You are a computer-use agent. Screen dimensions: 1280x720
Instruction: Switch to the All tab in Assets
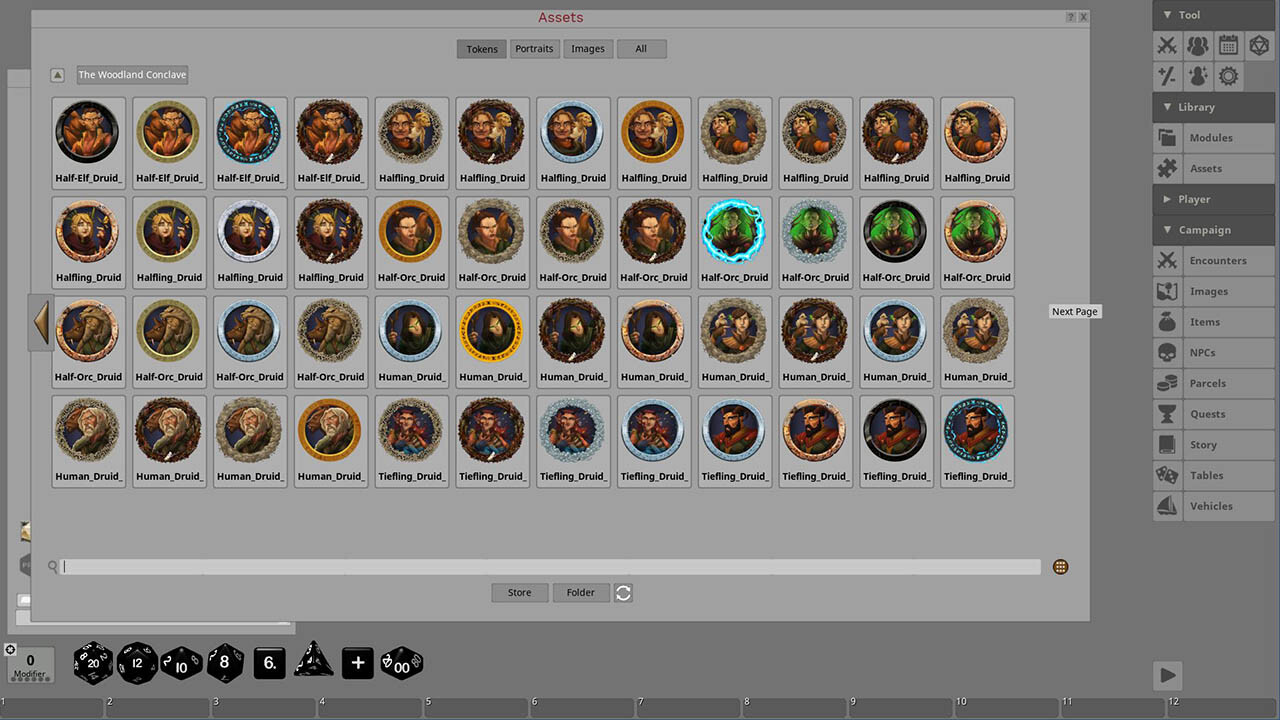click(641, 48)
